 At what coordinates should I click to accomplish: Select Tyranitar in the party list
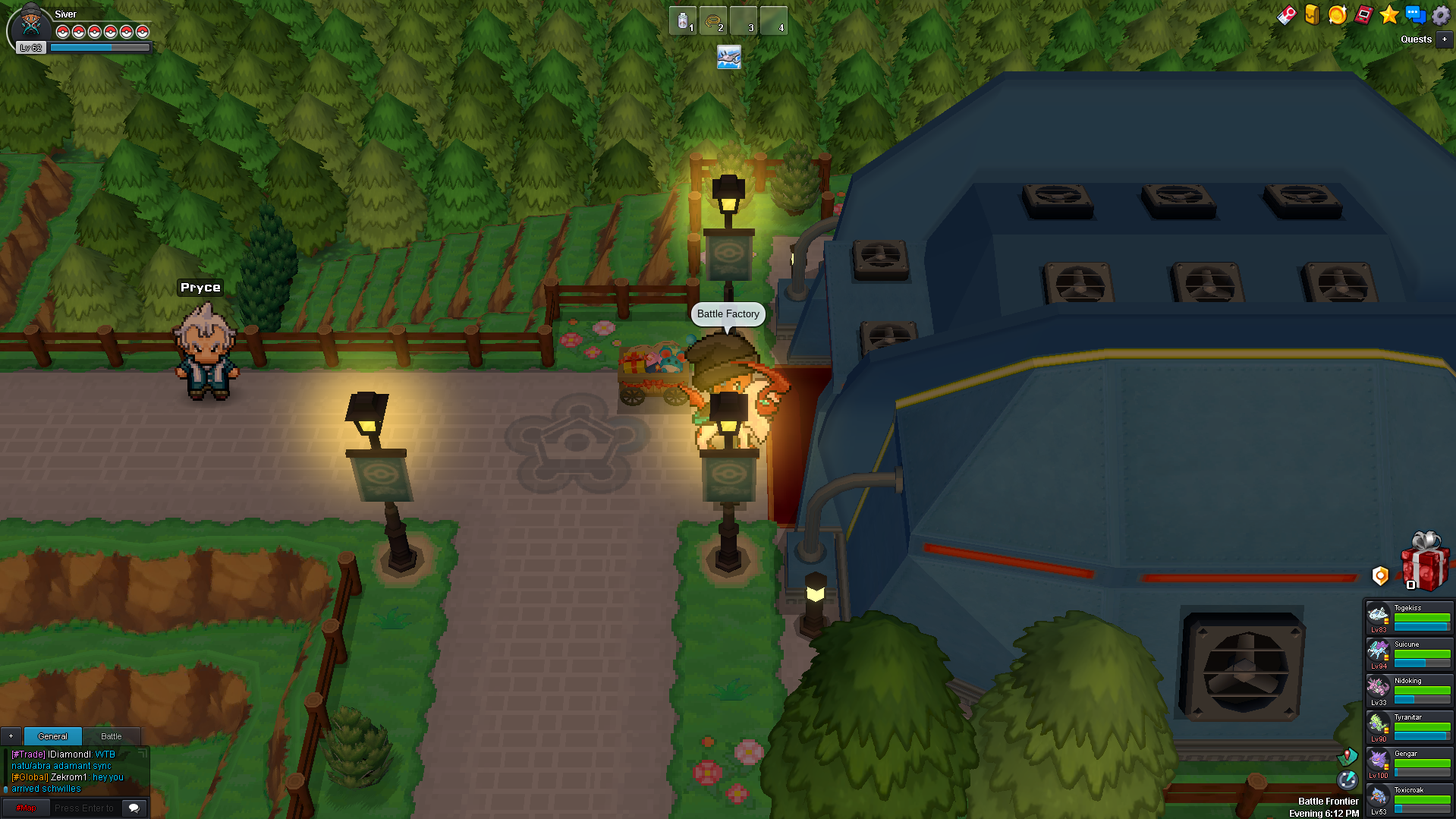coord(1409,727)
